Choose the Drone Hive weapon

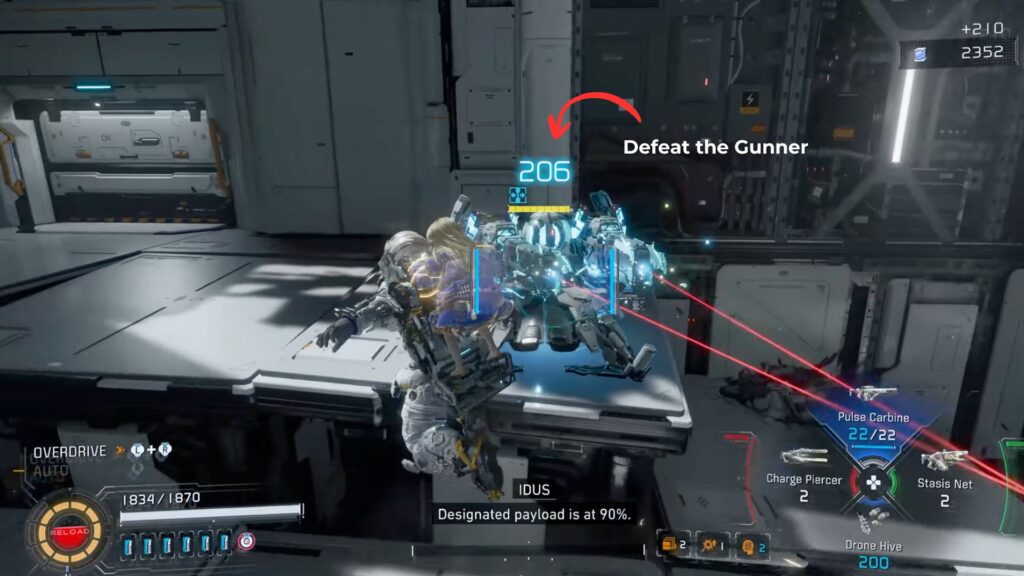coord(872,518)
